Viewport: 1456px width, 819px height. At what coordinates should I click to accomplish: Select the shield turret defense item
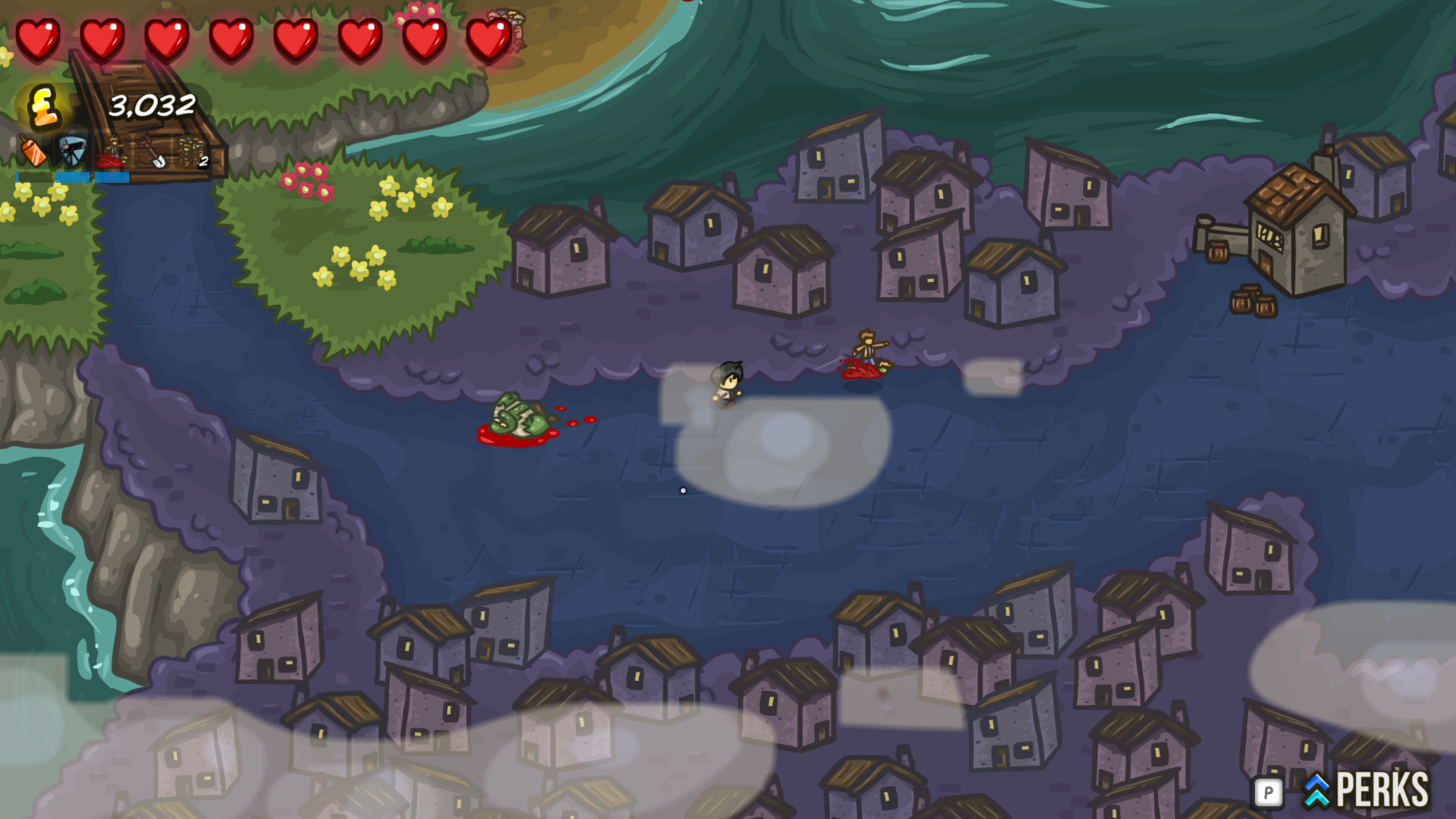click(x=72, y=152)
